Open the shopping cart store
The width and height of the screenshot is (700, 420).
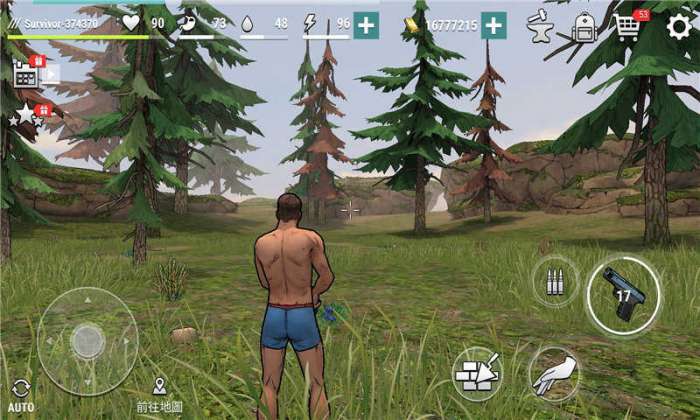pos(628,27)
